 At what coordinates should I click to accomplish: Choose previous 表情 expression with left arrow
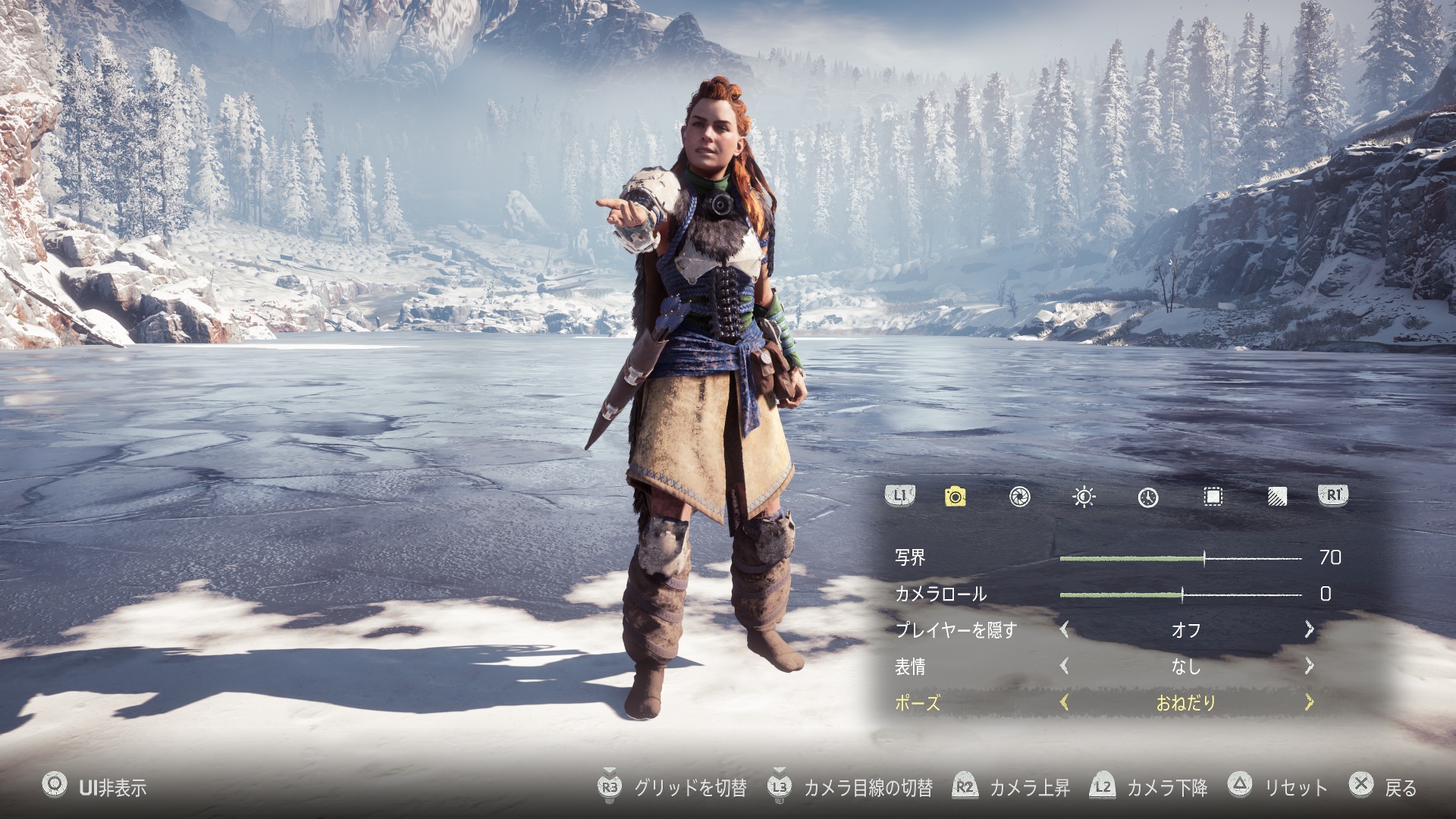coord(1065,666)
